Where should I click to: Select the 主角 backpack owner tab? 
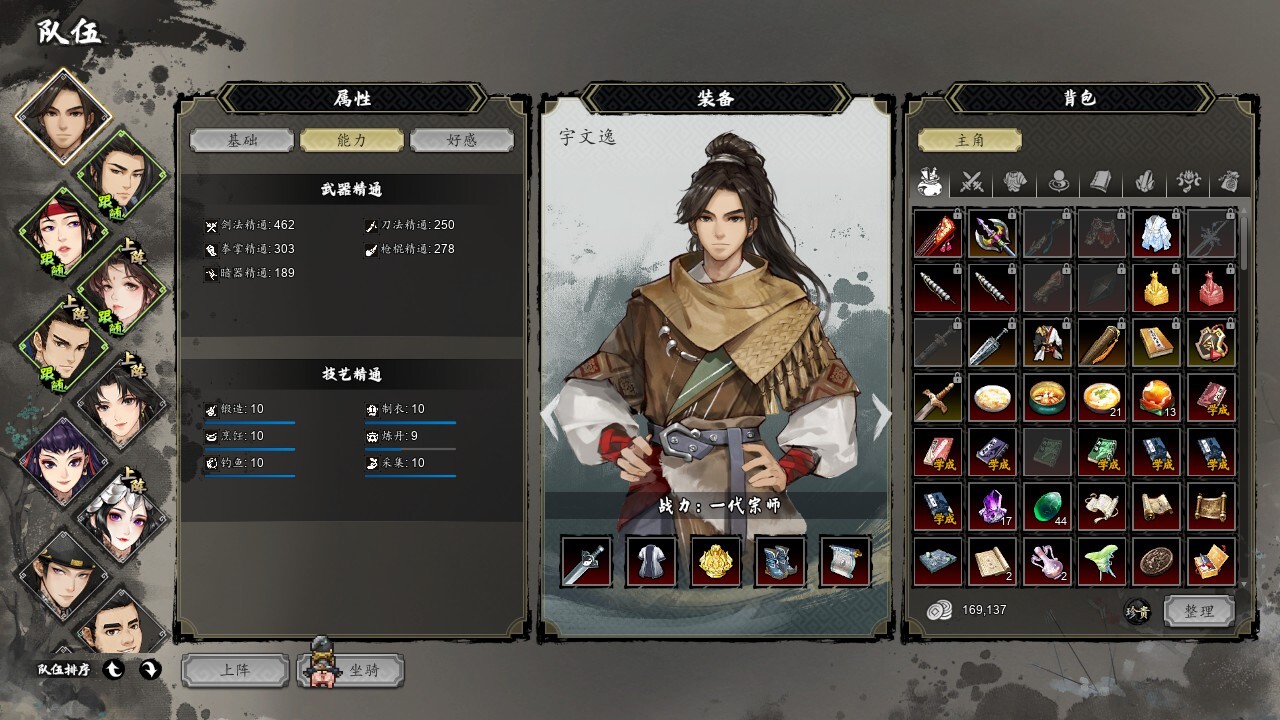coord(969,140)
